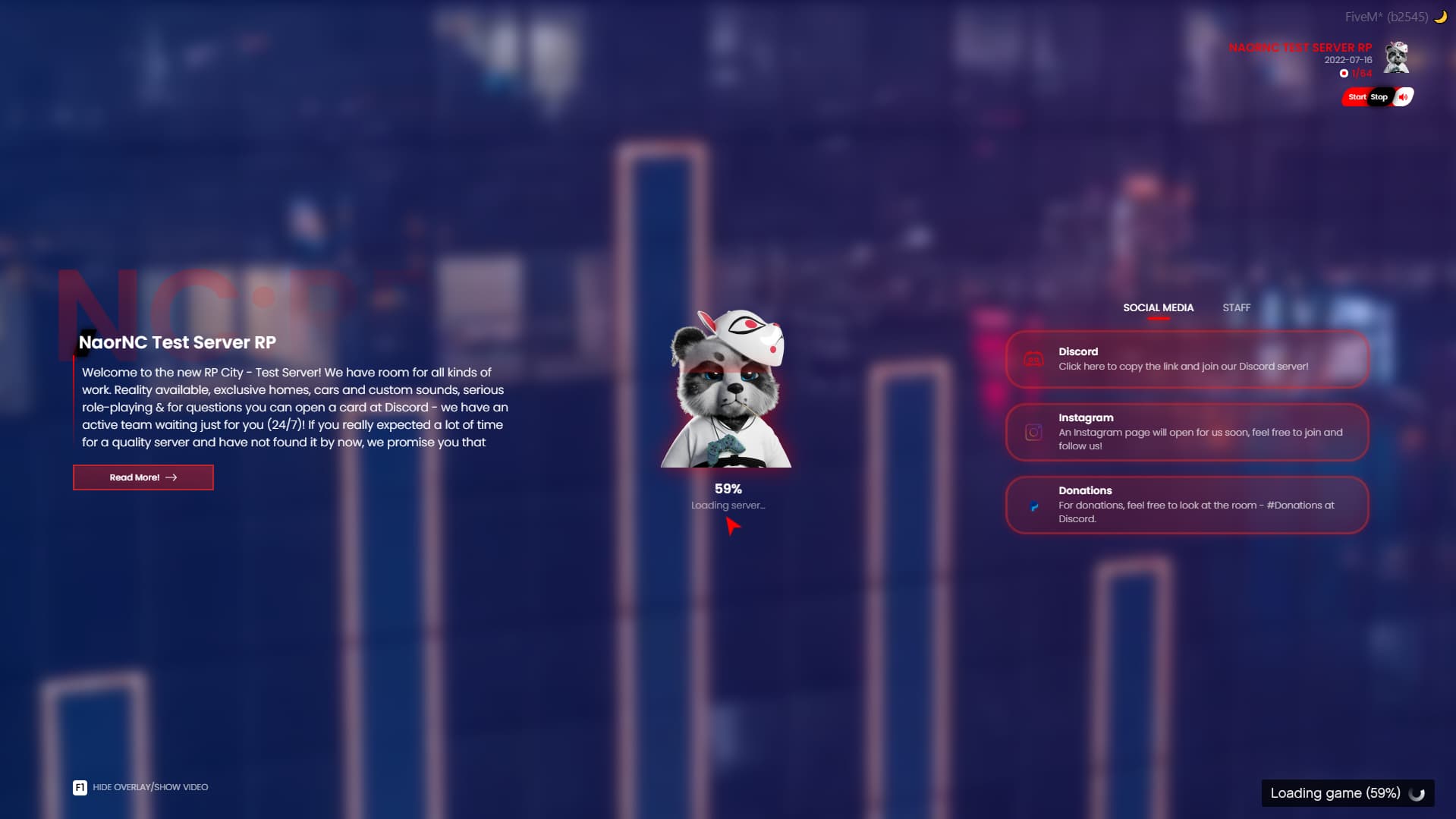Image resolution: width=1456 pixels, height=819 pixels.
Task: Copy the Discord server link
Action: [1186, 360]
